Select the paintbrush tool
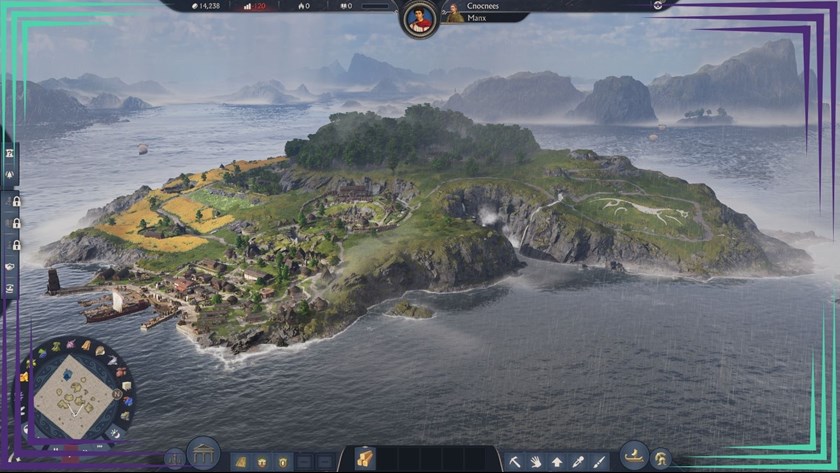840x473 pixels. [x=599, y=461]
